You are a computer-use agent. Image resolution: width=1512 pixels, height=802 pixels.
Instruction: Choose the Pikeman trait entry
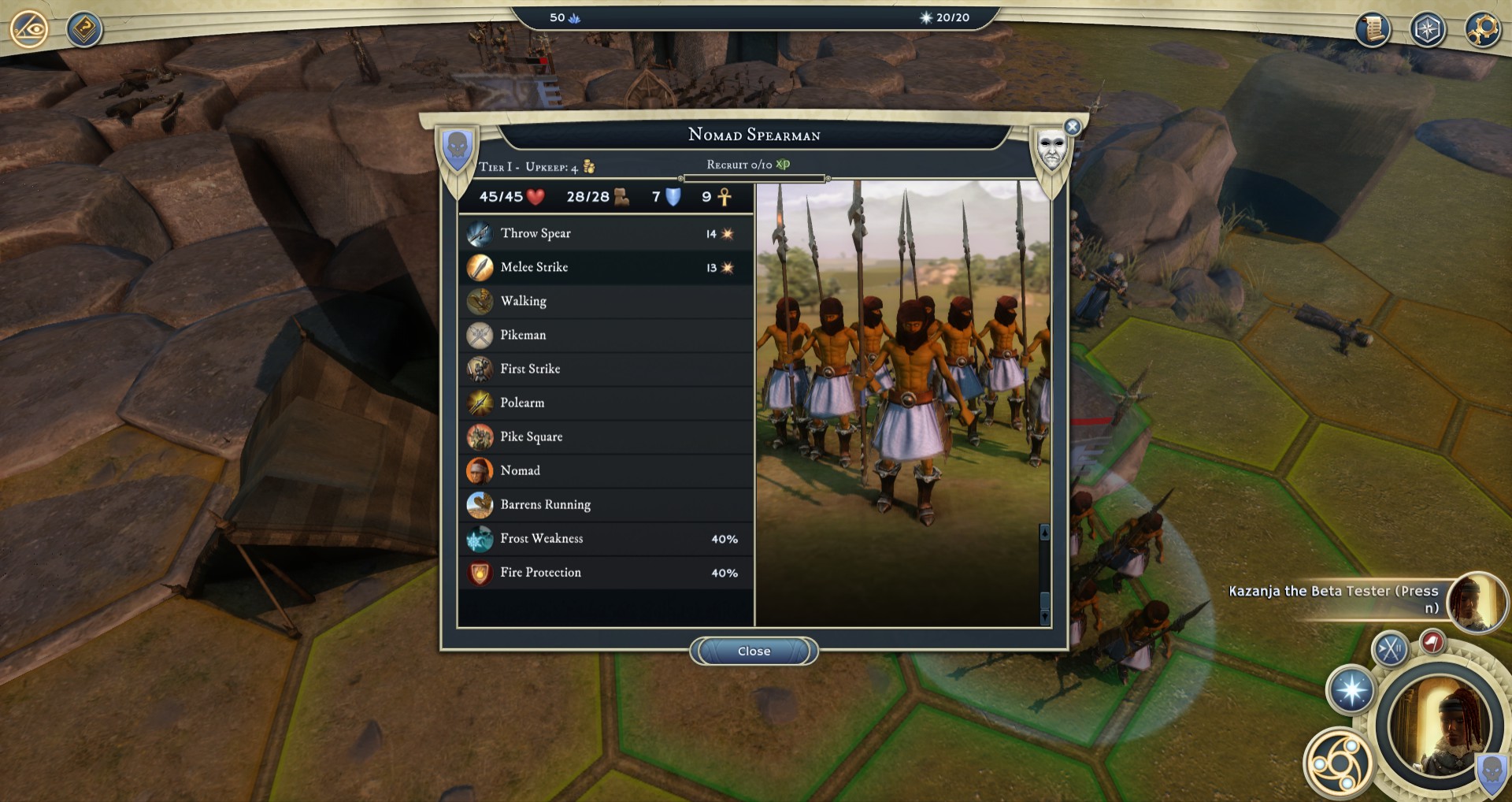pyautogui.click(x=605, y=335)
